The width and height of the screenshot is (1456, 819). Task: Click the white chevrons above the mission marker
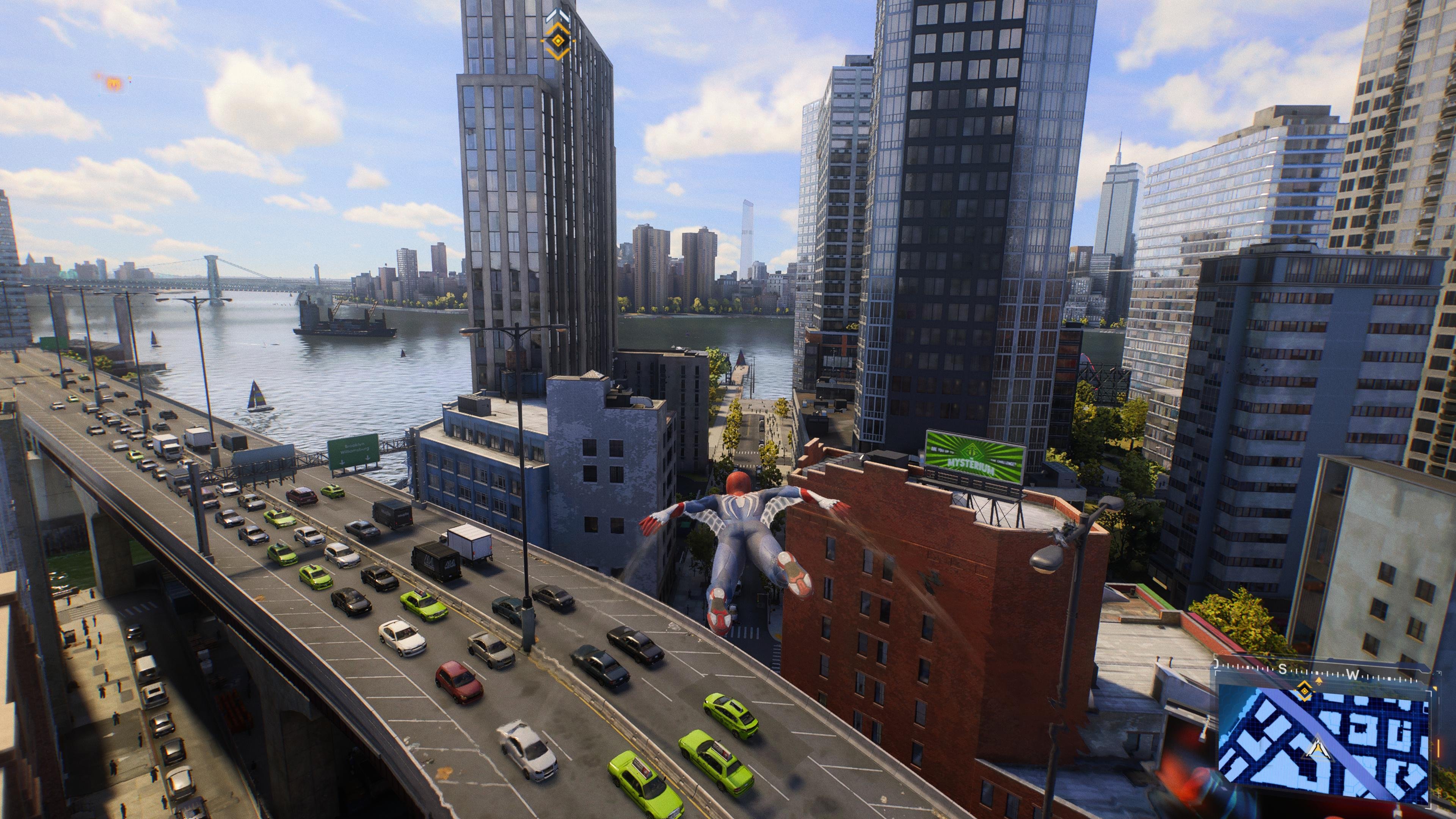558,15
